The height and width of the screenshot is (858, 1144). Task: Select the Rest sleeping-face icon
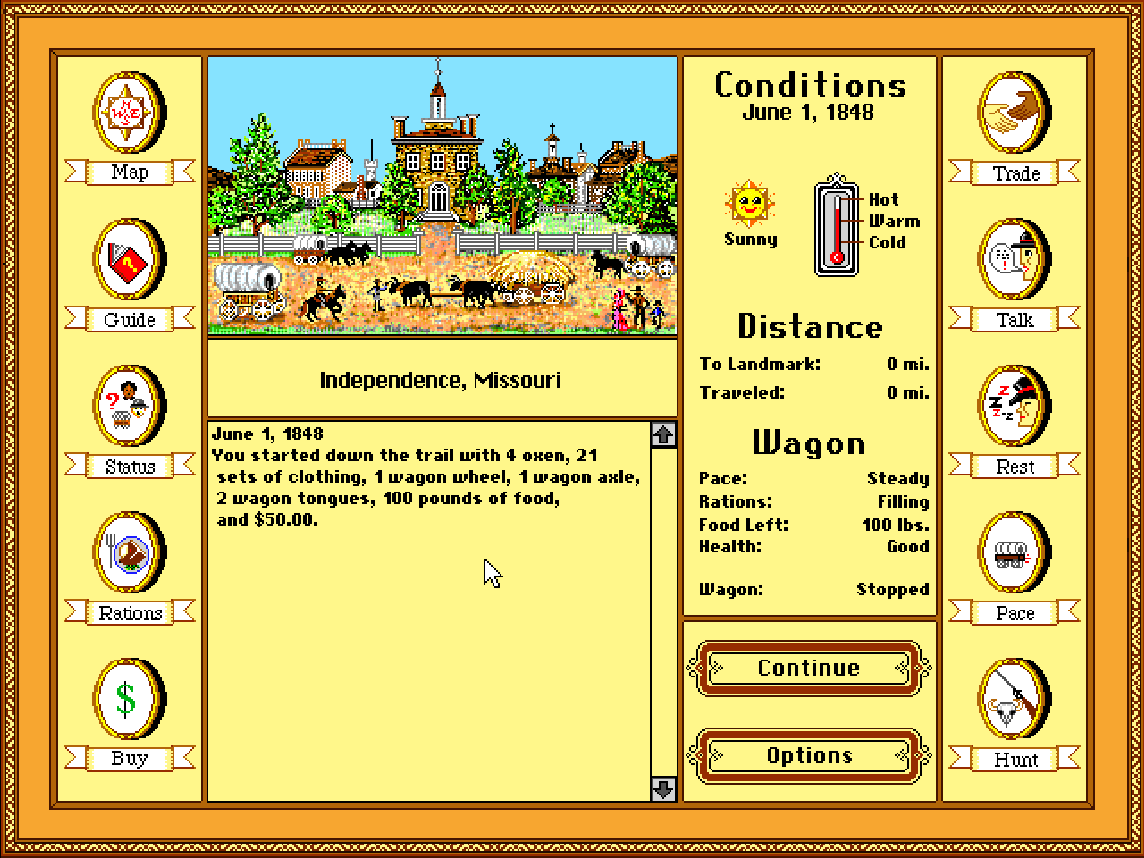(x=1014, y=406)
